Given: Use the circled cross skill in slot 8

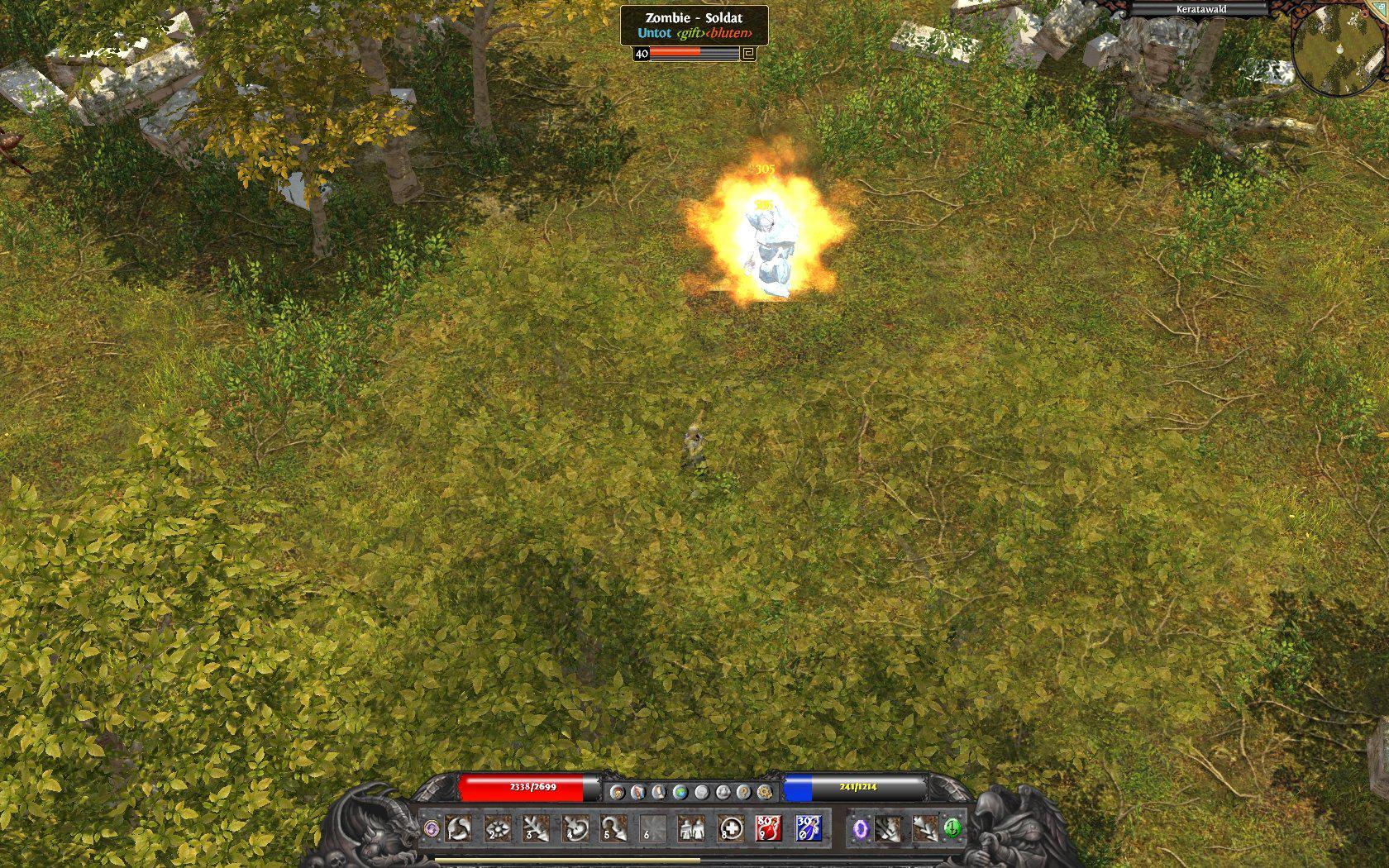Looking at the screenshot, I should click(730, 827).
